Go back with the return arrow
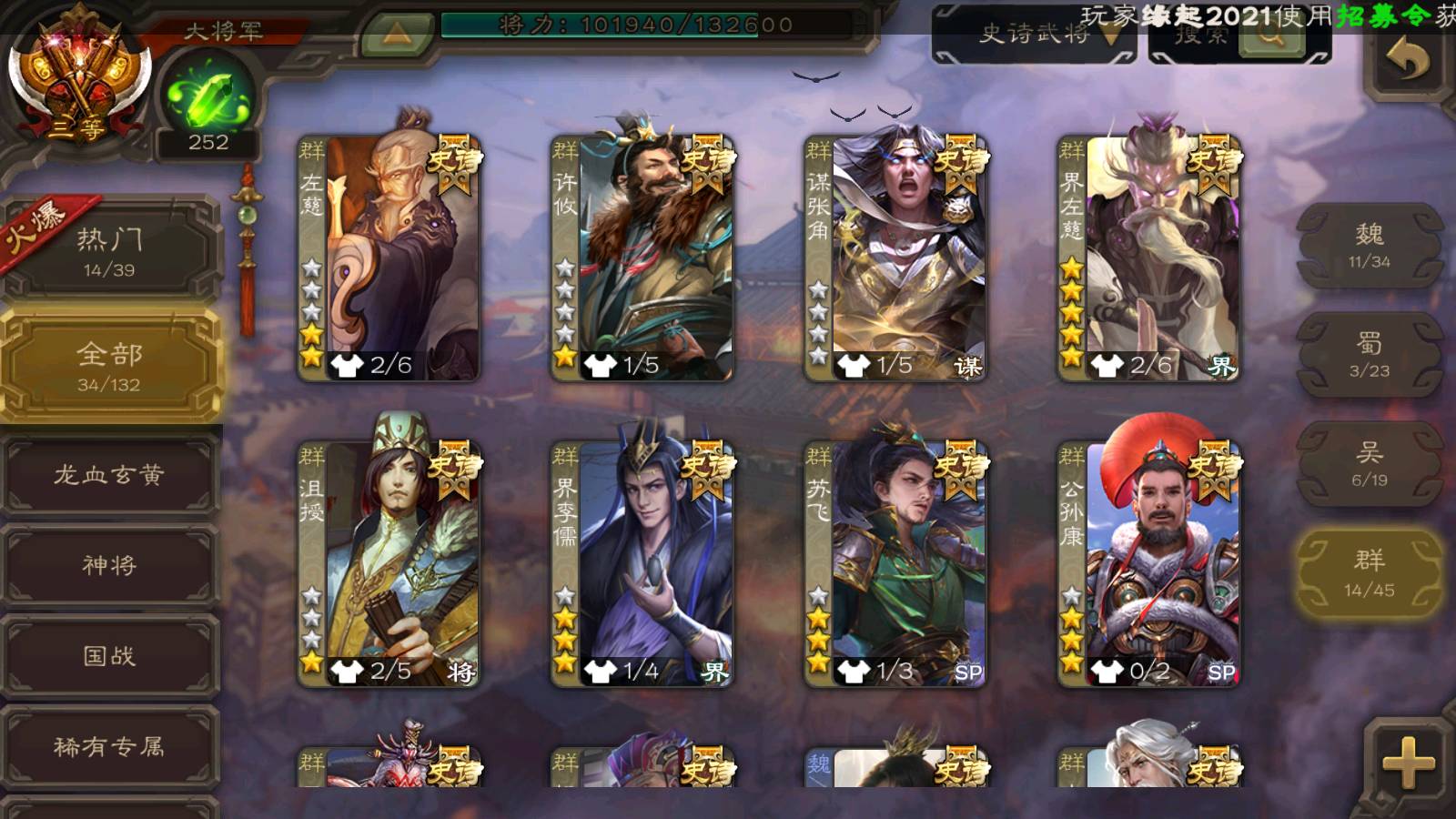The width and height of the screenshot is (1456, 819). tap(1408, 61)
